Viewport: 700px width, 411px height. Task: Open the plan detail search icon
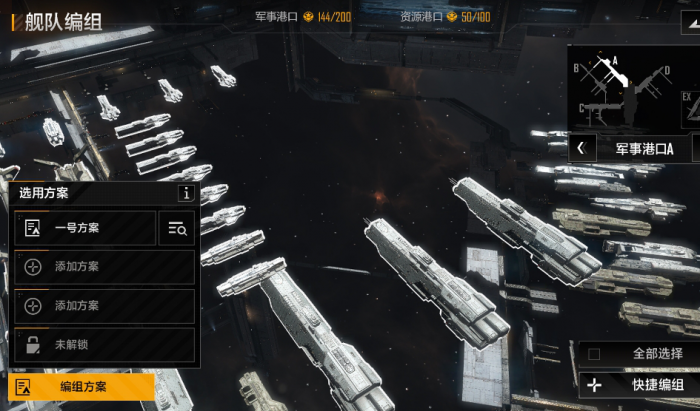click(177, 229)
